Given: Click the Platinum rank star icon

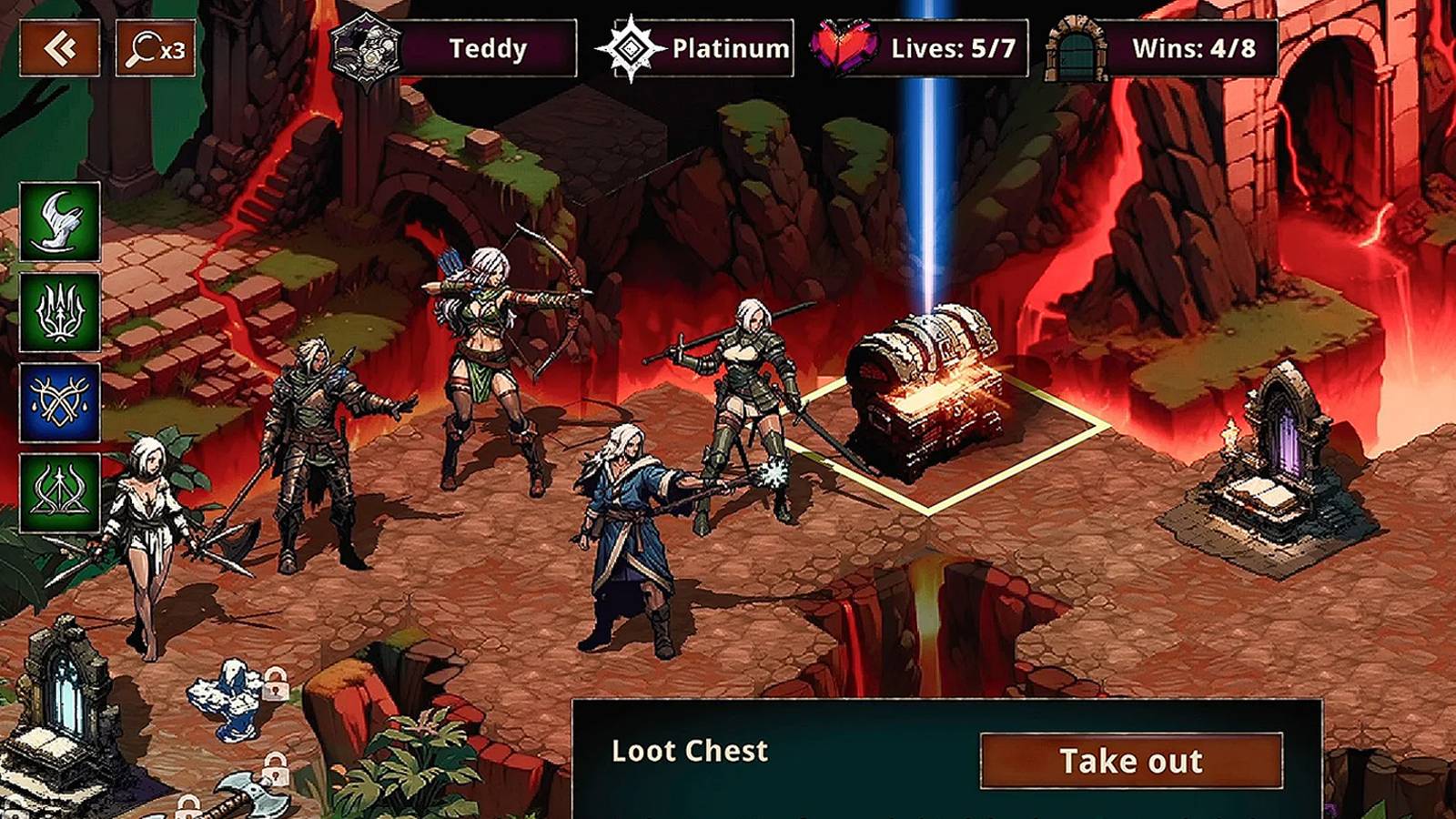Looking at the screenshot, I should pos(630,50).
